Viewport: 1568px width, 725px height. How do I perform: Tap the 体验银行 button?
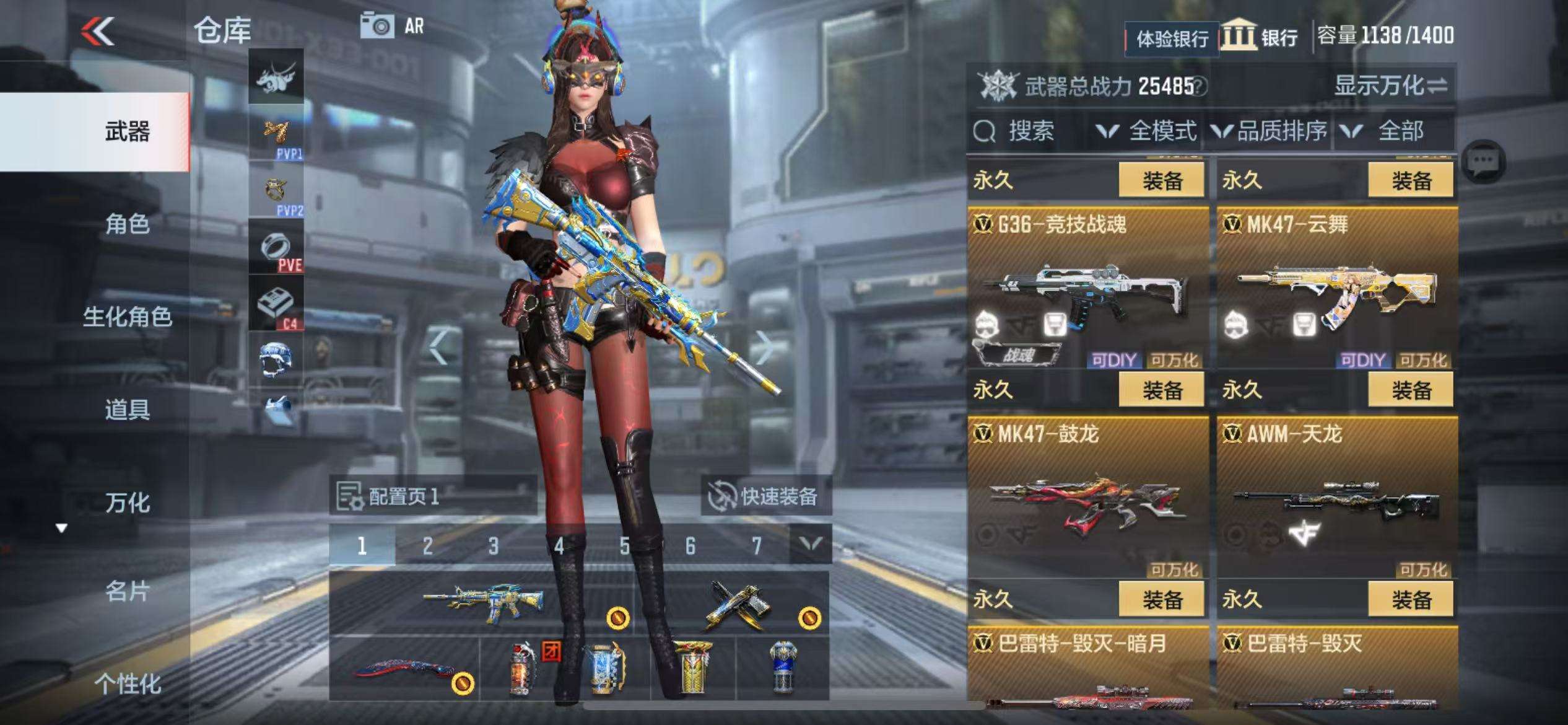(1172, 39)
